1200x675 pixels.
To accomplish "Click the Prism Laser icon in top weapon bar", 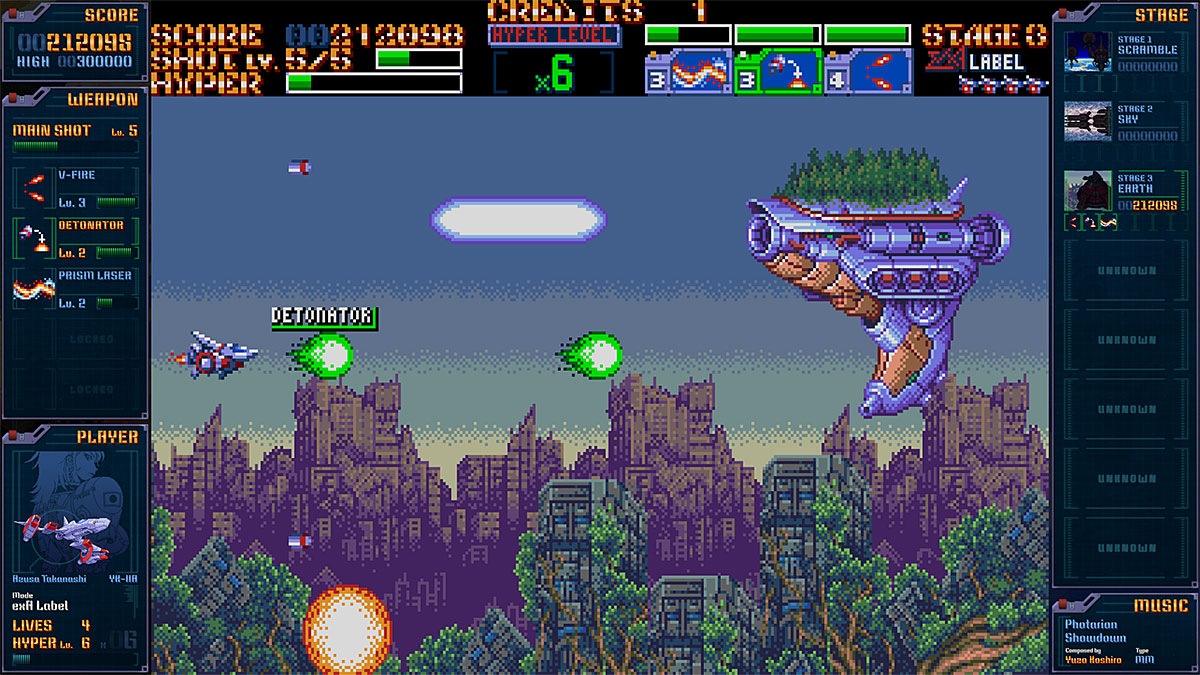I will [688, 72].
